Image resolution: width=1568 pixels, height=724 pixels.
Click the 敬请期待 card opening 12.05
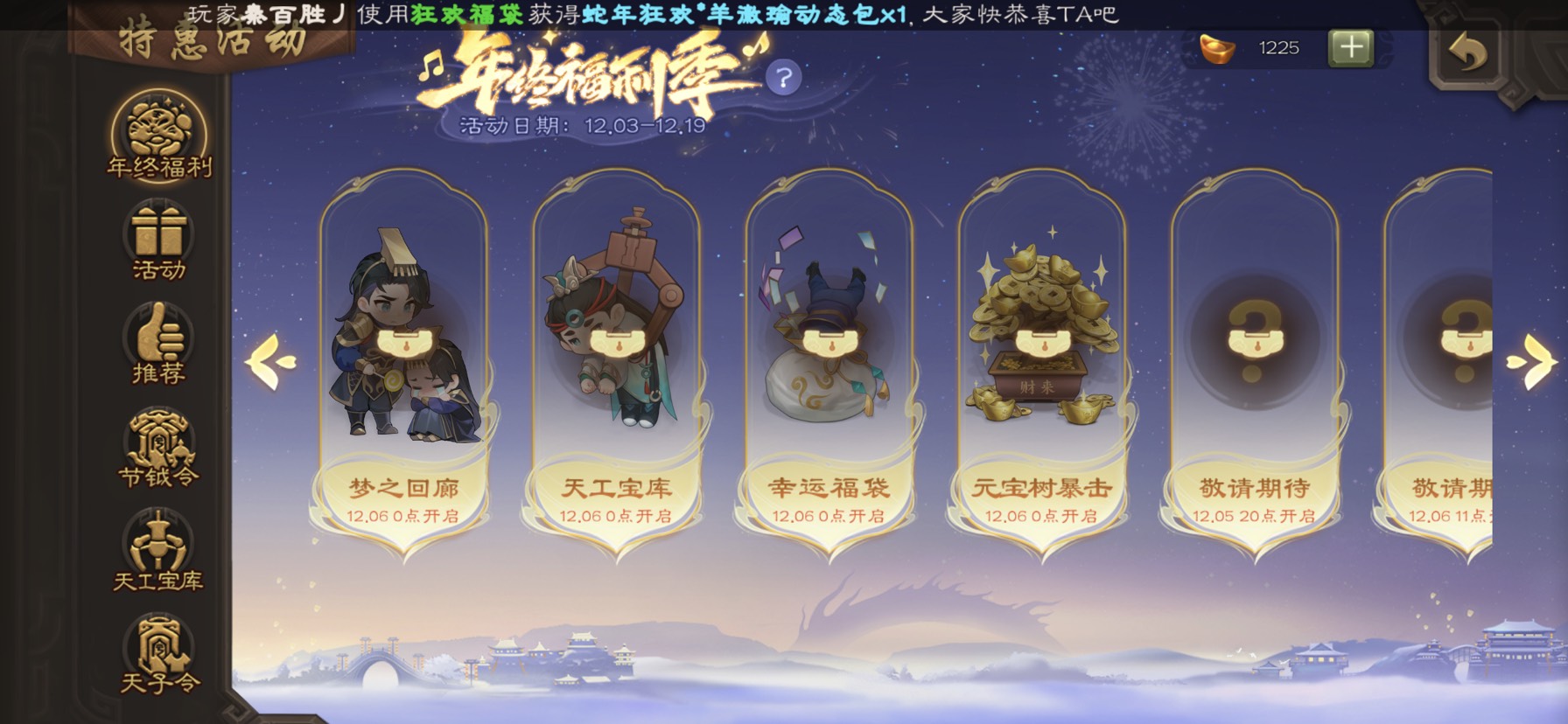click(x=1253, y=367)
